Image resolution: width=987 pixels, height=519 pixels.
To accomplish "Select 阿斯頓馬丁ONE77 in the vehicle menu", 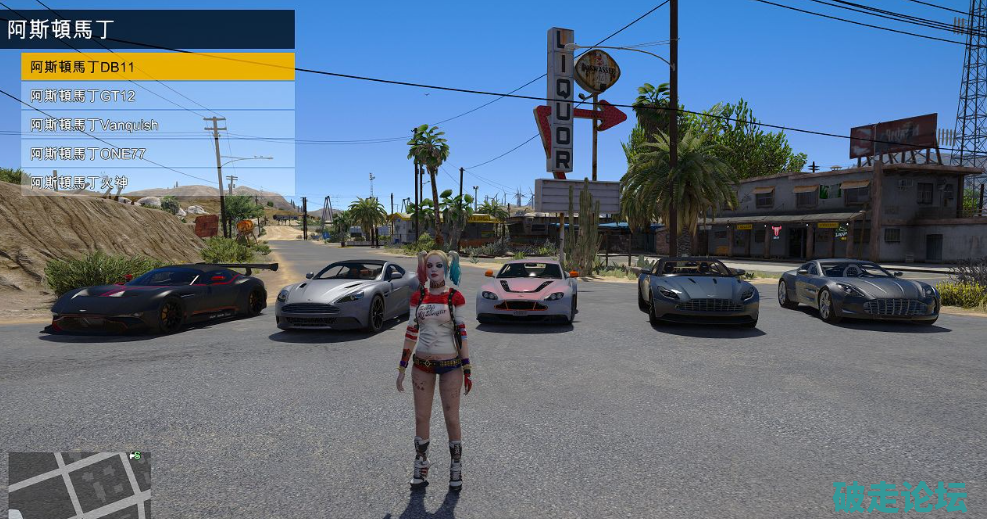I will pyautogui.click(x=157, y=154).
